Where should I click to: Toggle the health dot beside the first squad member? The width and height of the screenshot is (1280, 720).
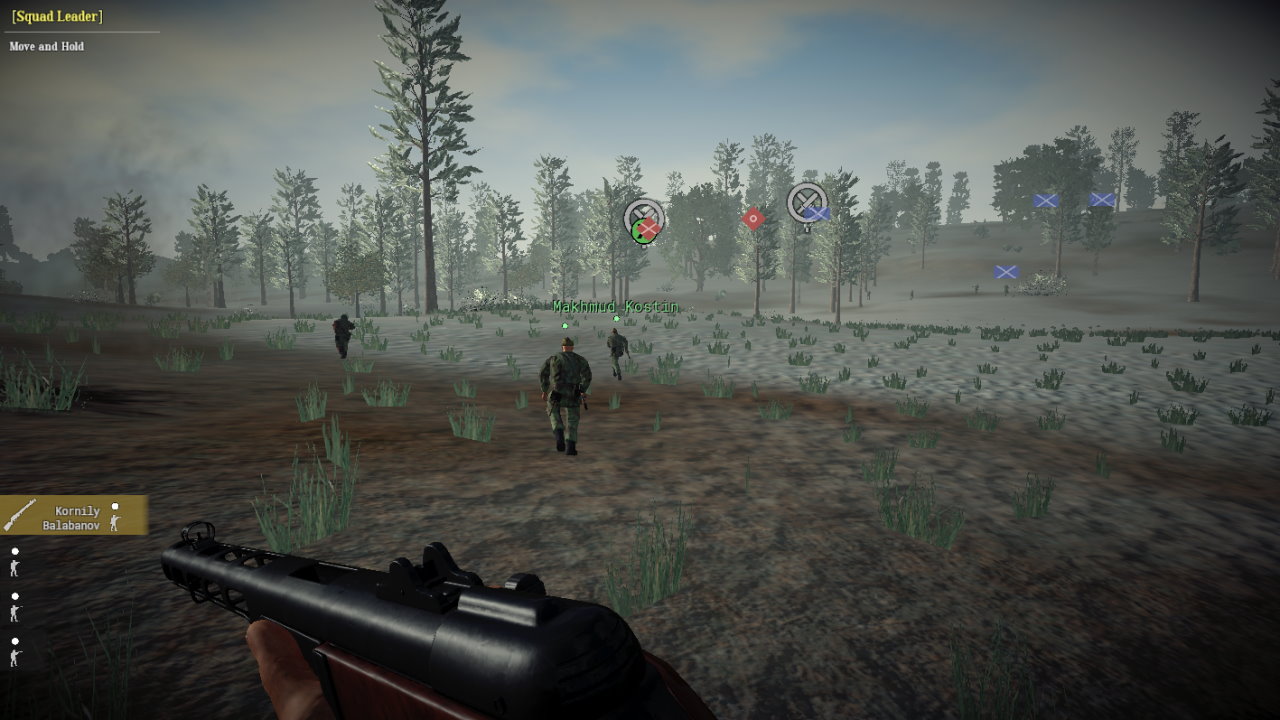click(15, 550)
